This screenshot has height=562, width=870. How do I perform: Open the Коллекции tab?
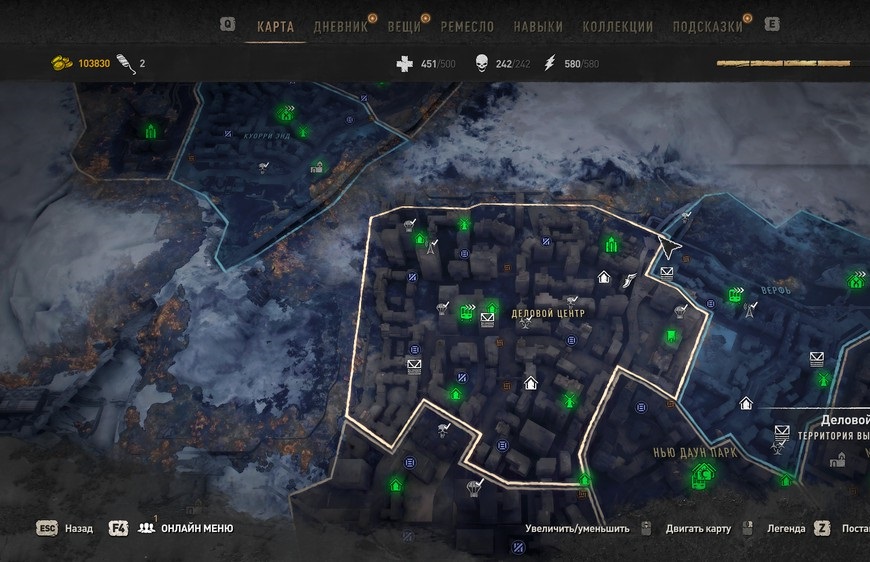pos(618,27)
